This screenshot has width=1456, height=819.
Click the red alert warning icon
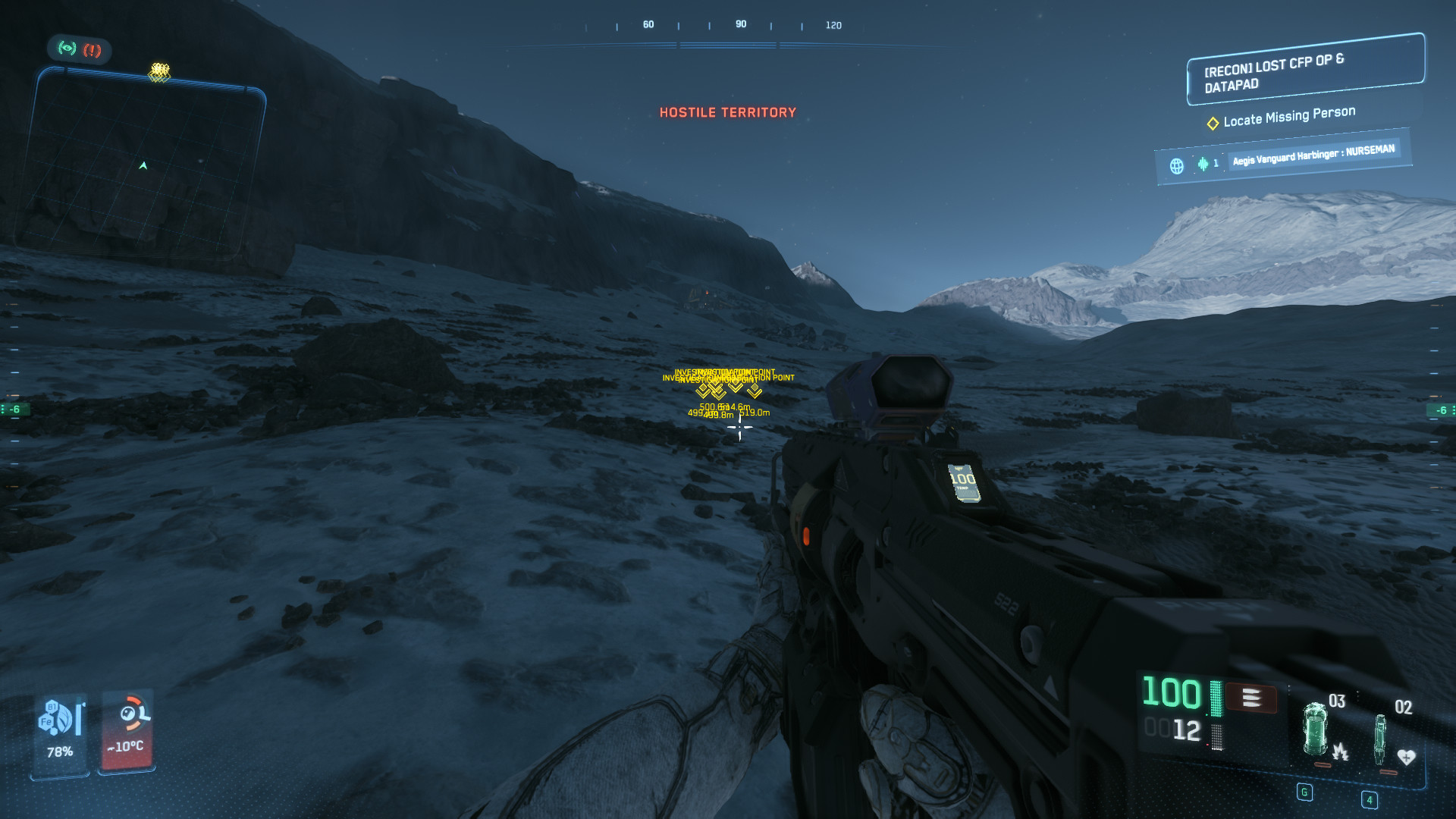pos(93,51)
